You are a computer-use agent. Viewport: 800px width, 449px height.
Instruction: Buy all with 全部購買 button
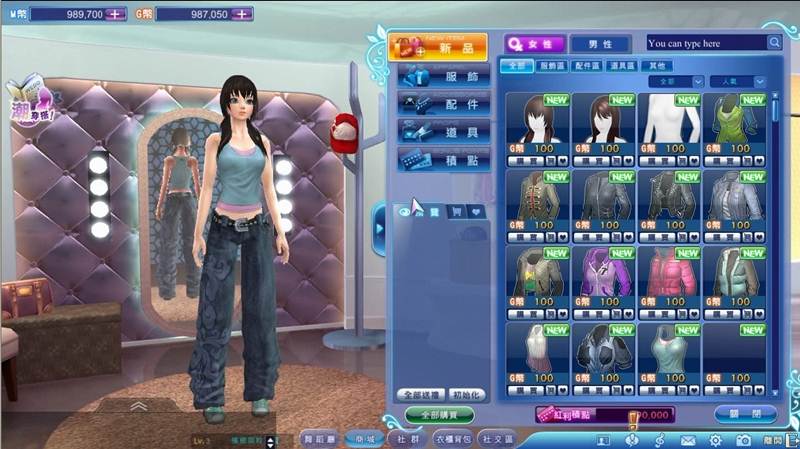tap(441, 414)
